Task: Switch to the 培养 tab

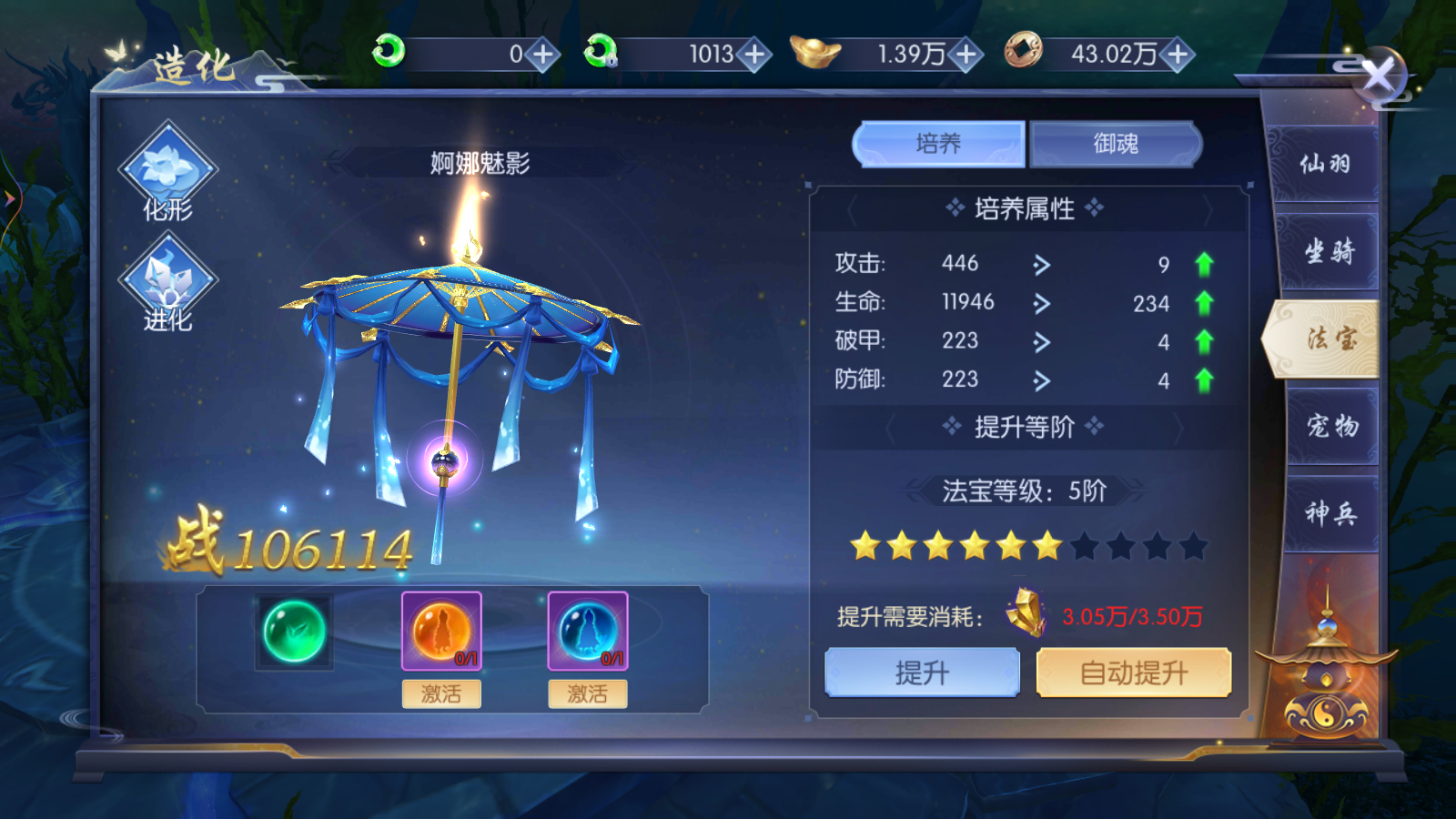Action: pos(938,144)
